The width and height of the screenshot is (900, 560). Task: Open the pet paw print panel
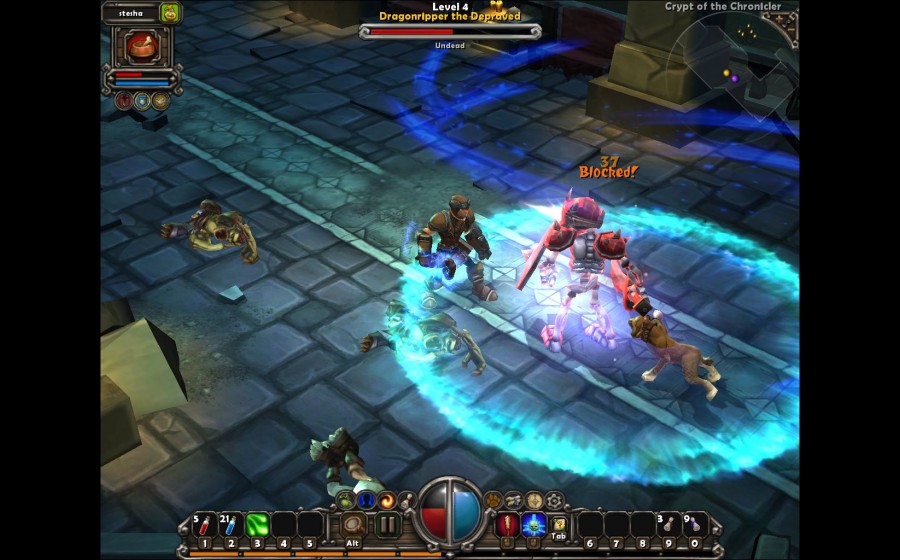[493, 498]
